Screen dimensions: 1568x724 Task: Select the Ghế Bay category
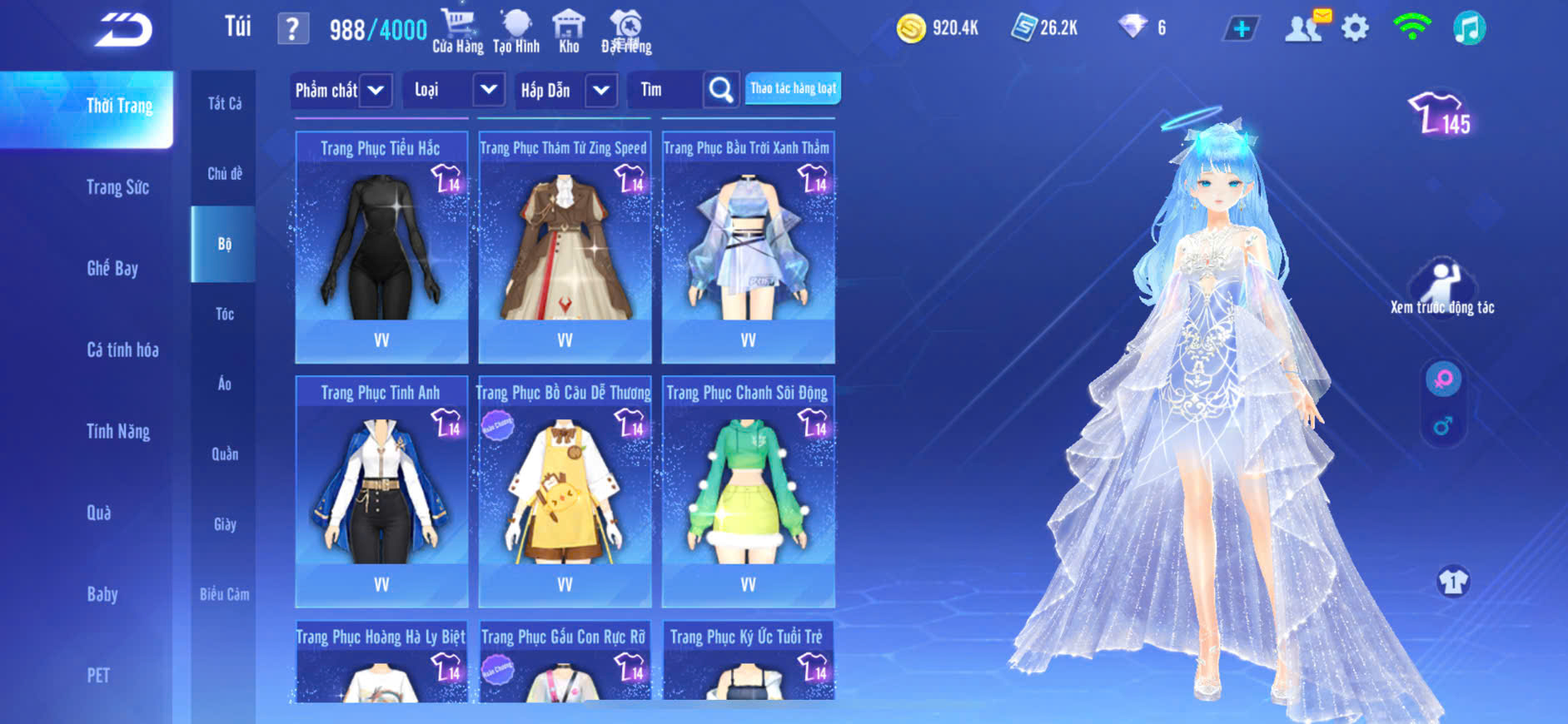[x=112, y=268]
